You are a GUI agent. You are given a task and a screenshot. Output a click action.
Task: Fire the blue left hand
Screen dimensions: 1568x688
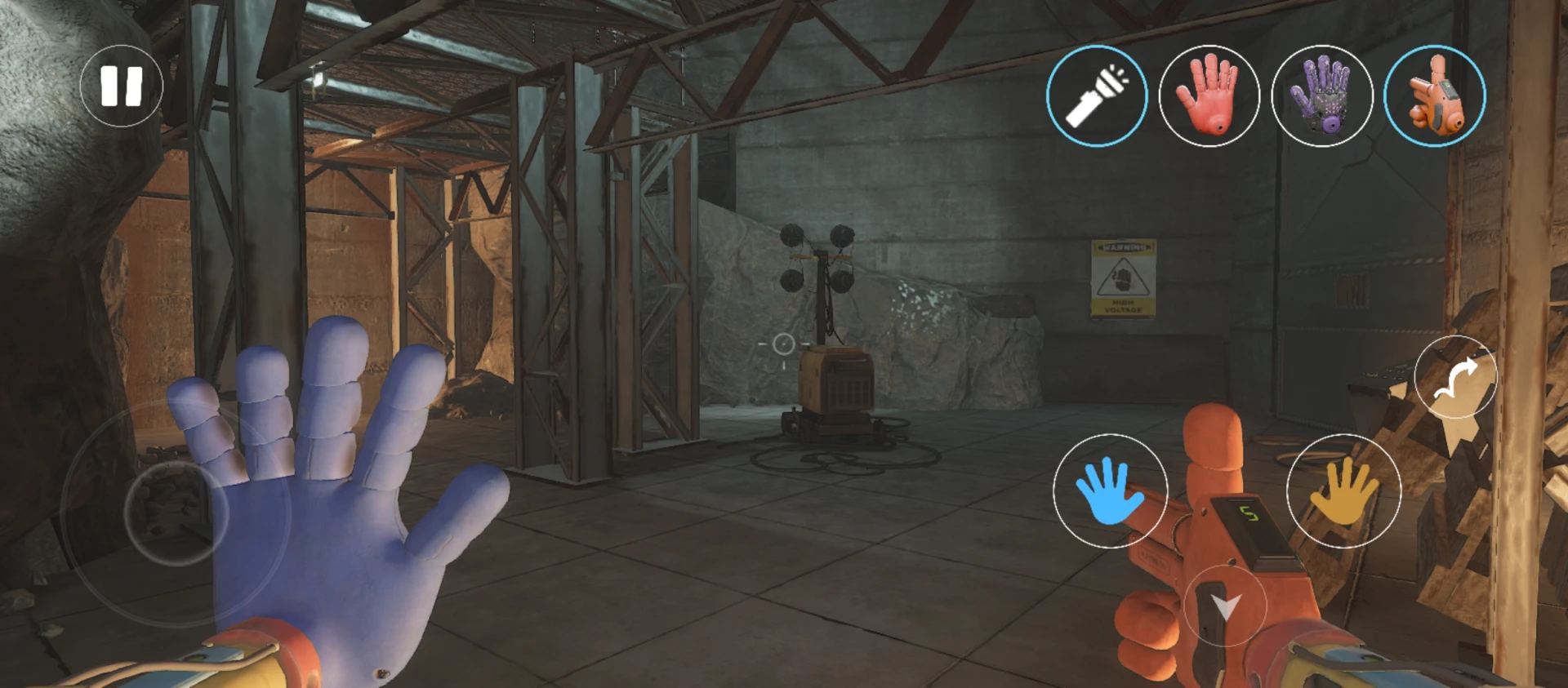coord(1110,491)
